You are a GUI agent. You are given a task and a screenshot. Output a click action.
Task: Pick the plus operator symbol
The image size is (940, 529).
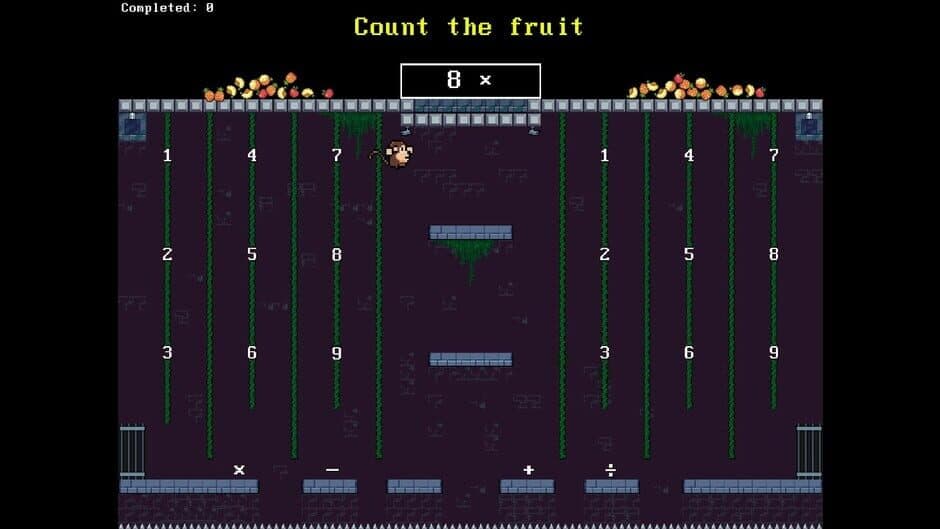(x=528, y=470)
